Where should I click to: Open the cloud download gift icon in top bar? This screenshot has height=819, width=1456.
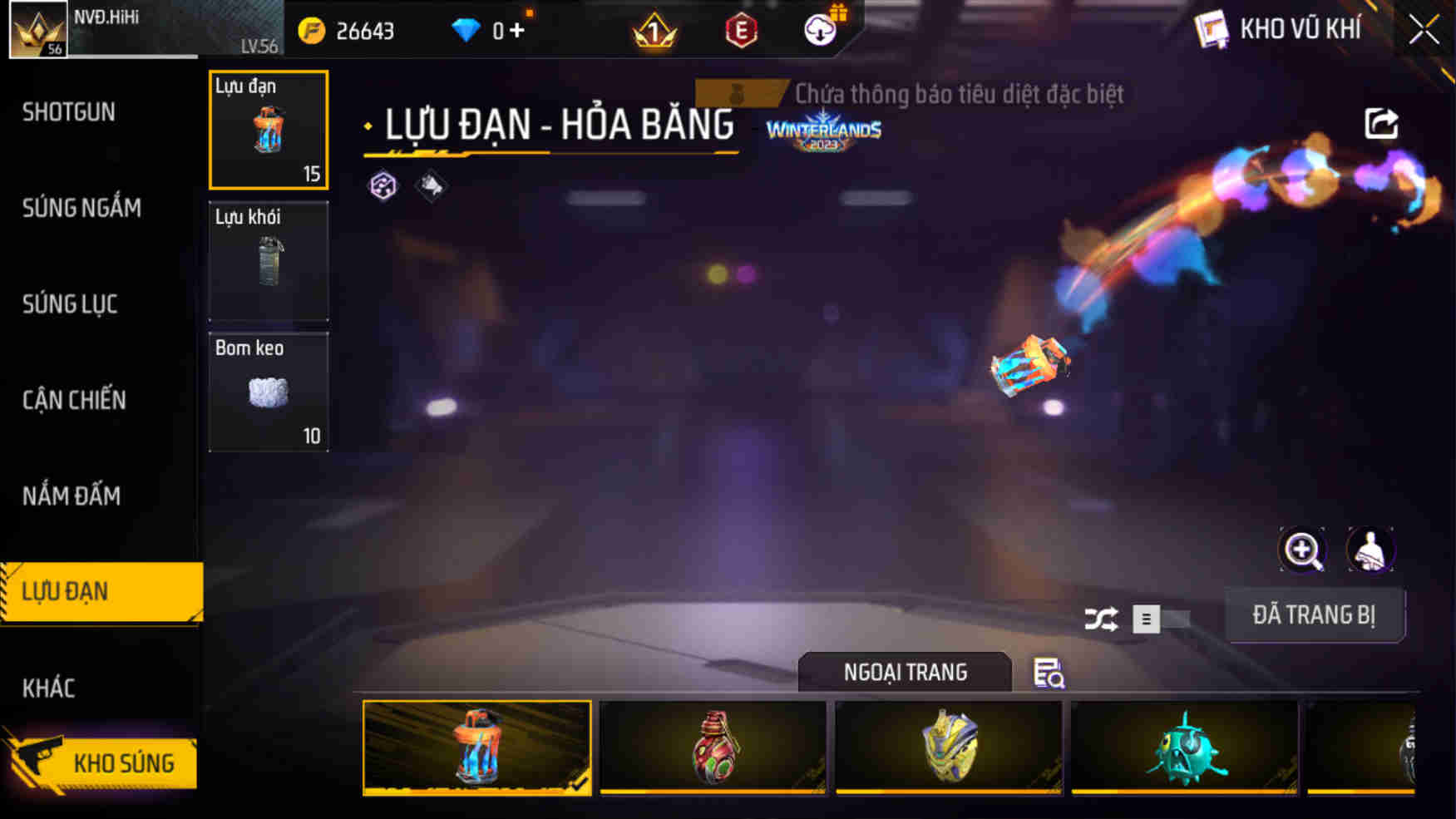pyautogui.click(x=822, y=32)
